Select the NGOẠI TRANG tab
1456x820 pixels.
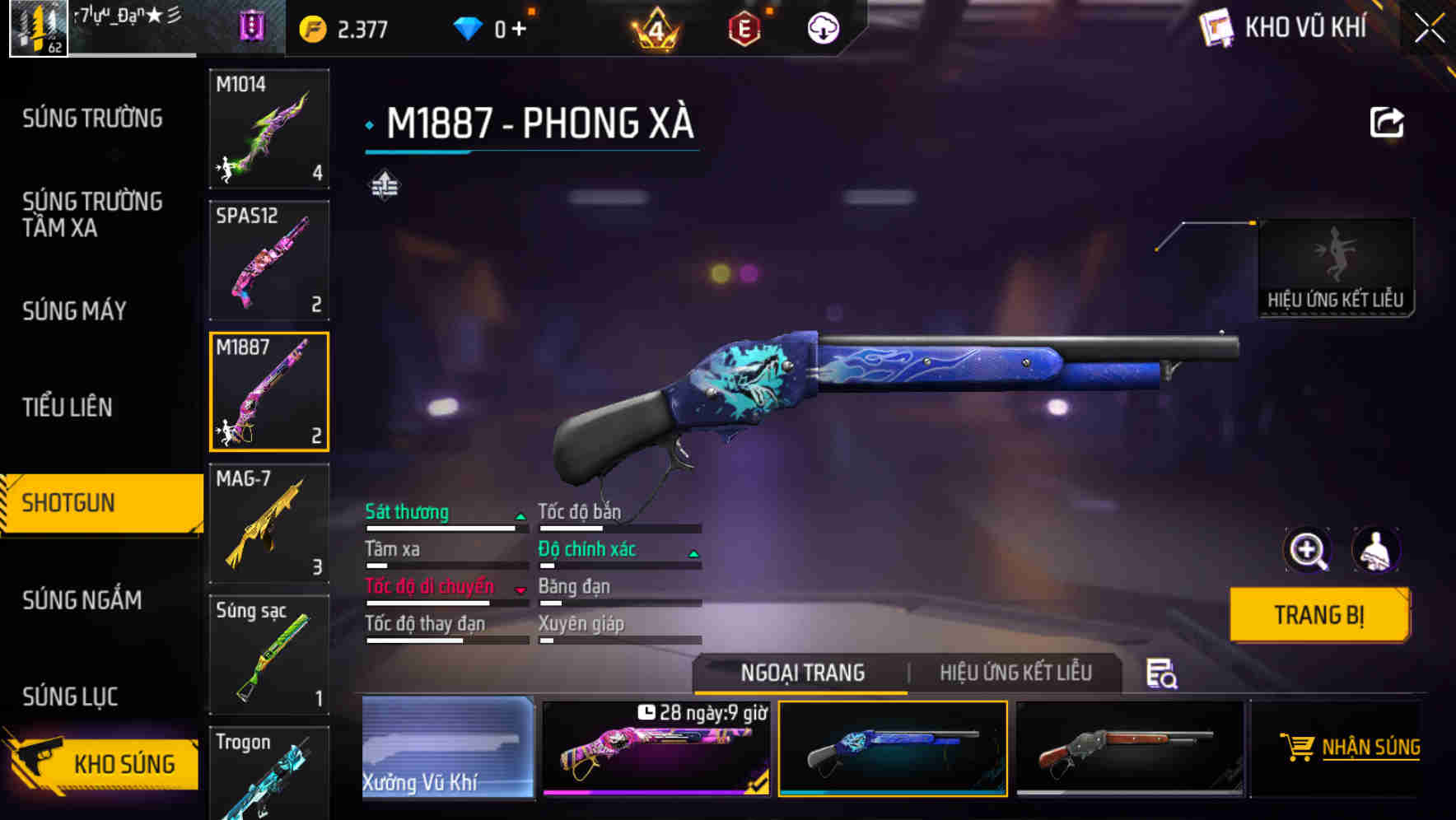coord(802,673)
